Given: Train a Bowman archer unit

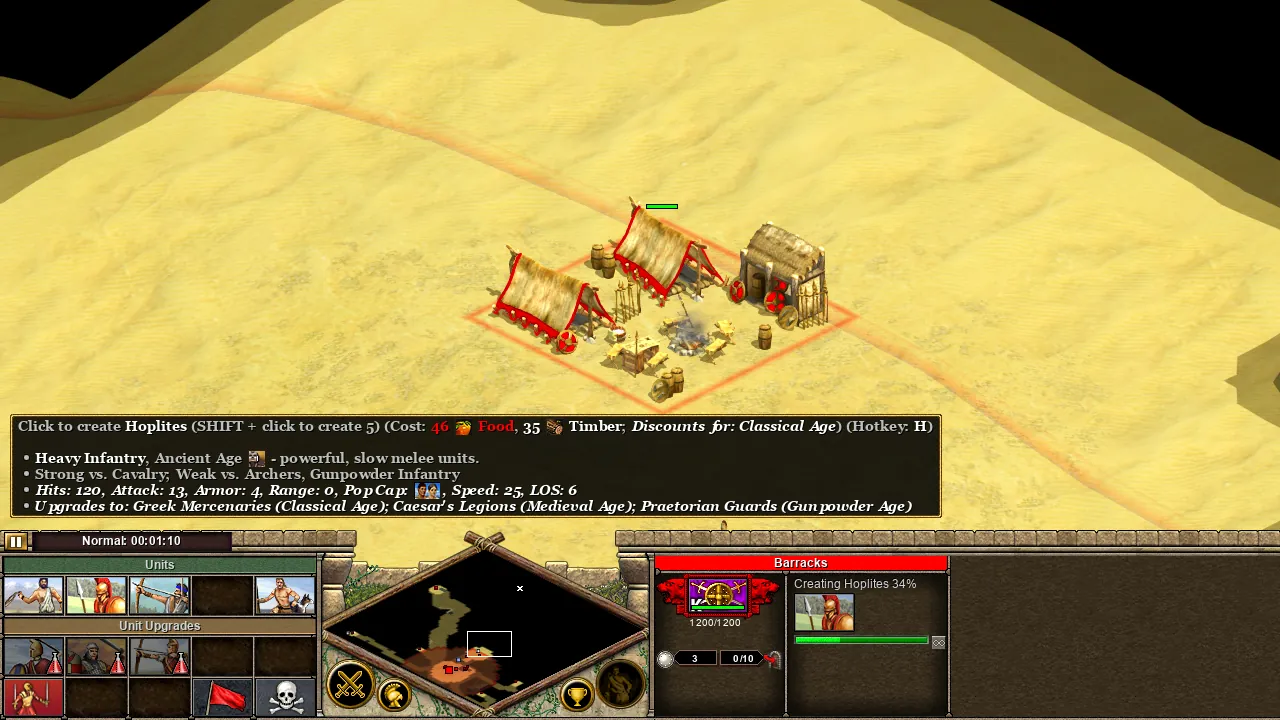Looking at the screenshot, I should (x=159, y=595).
